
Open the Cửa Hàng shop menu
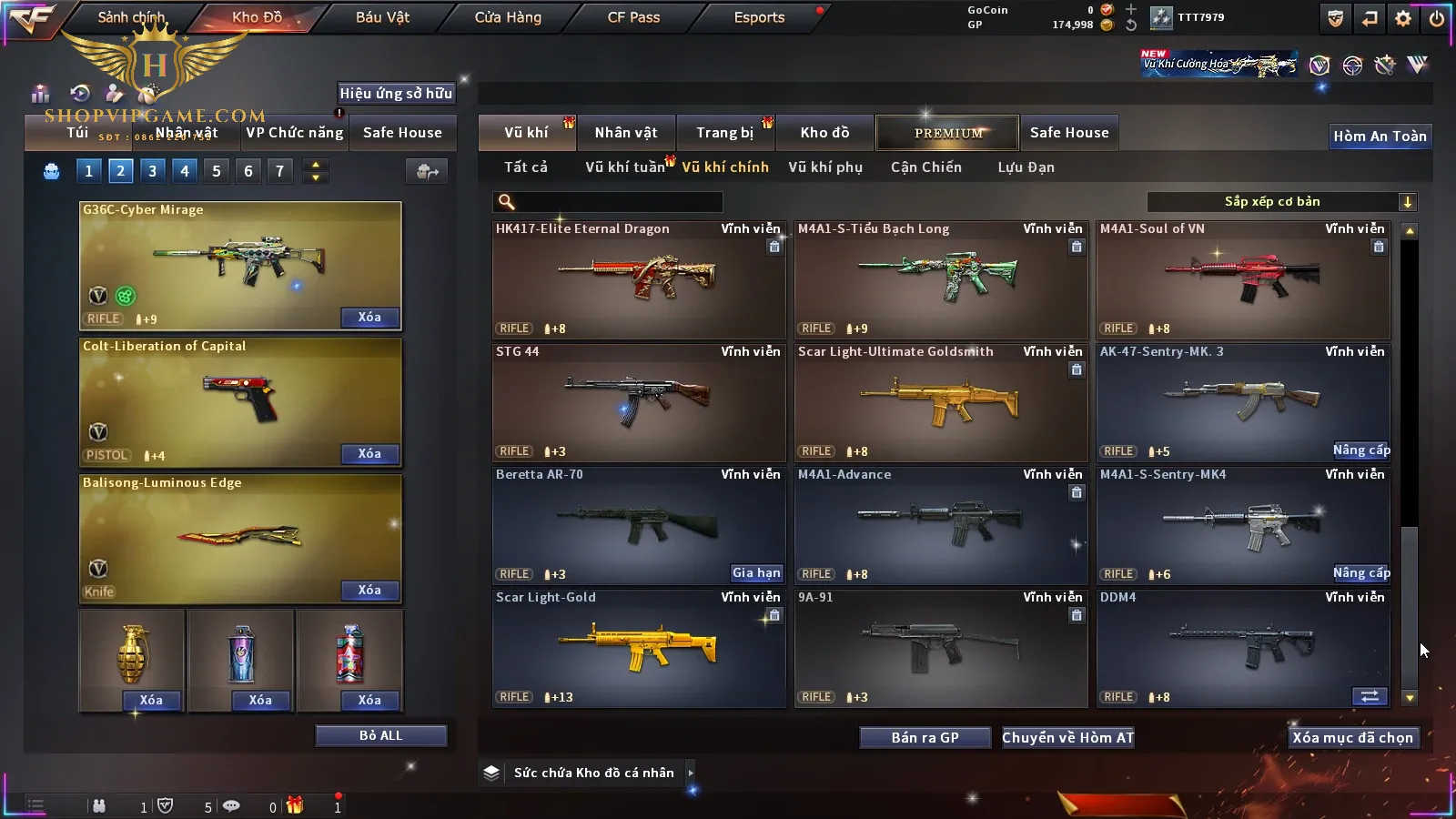point(508,17)
